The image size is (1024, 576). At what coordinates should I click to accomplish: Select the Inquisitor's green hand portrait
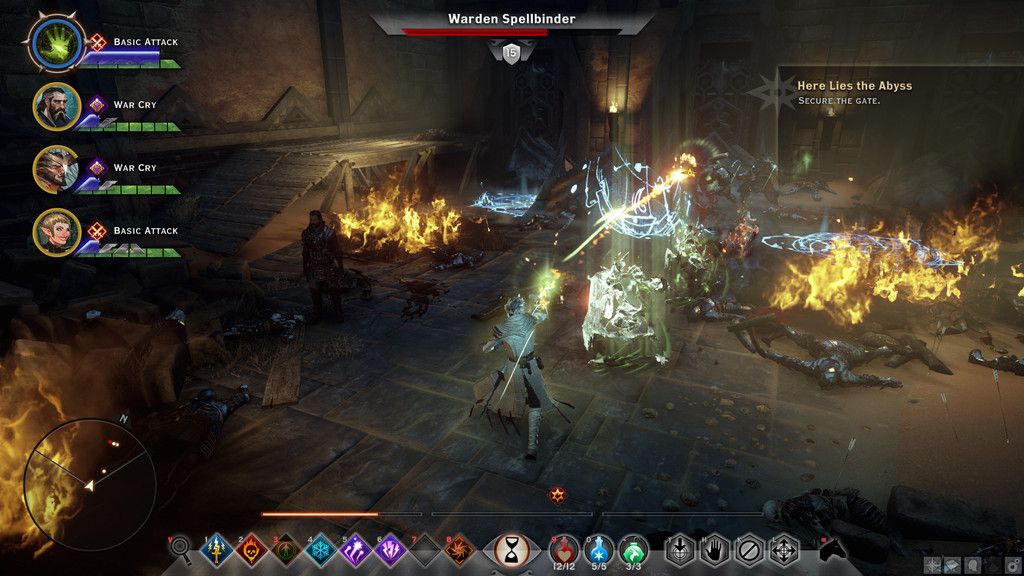(56, 43)
